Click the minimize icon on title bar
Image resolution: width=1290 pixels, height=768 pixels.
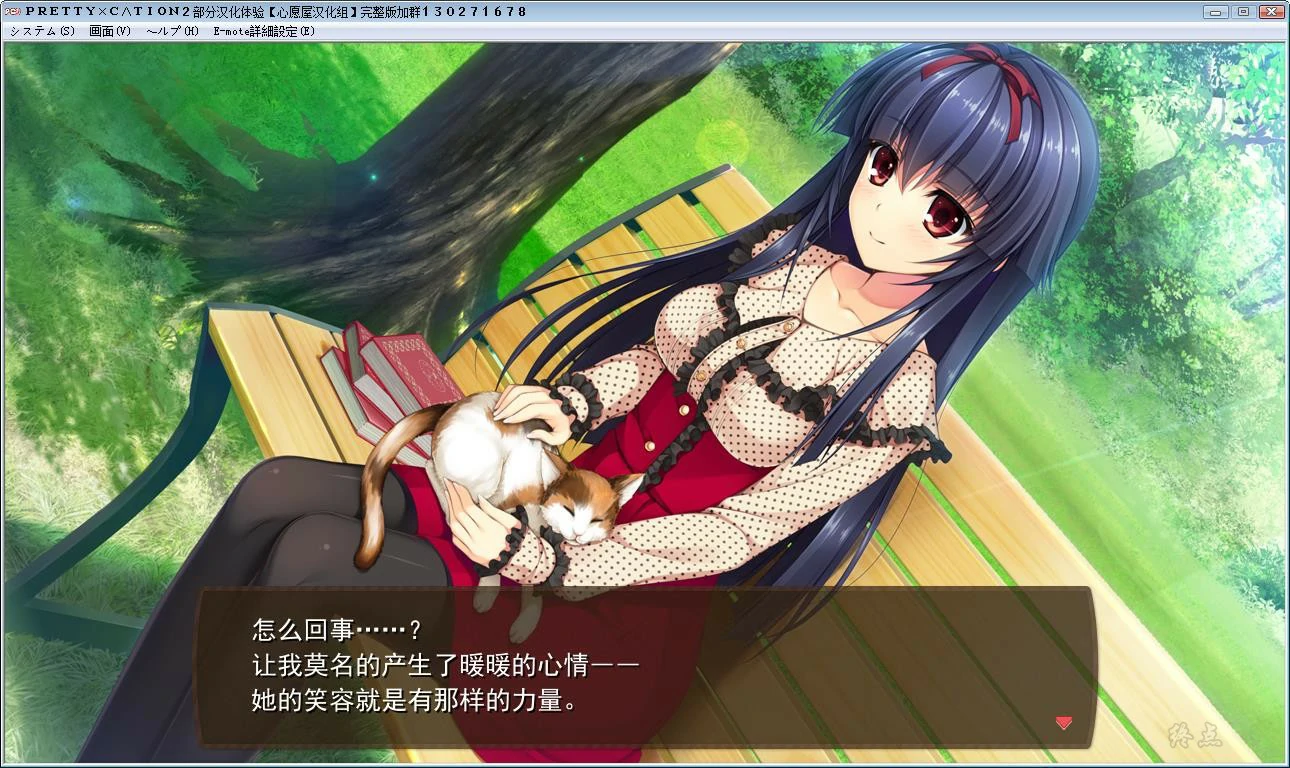pos(1214,11)
